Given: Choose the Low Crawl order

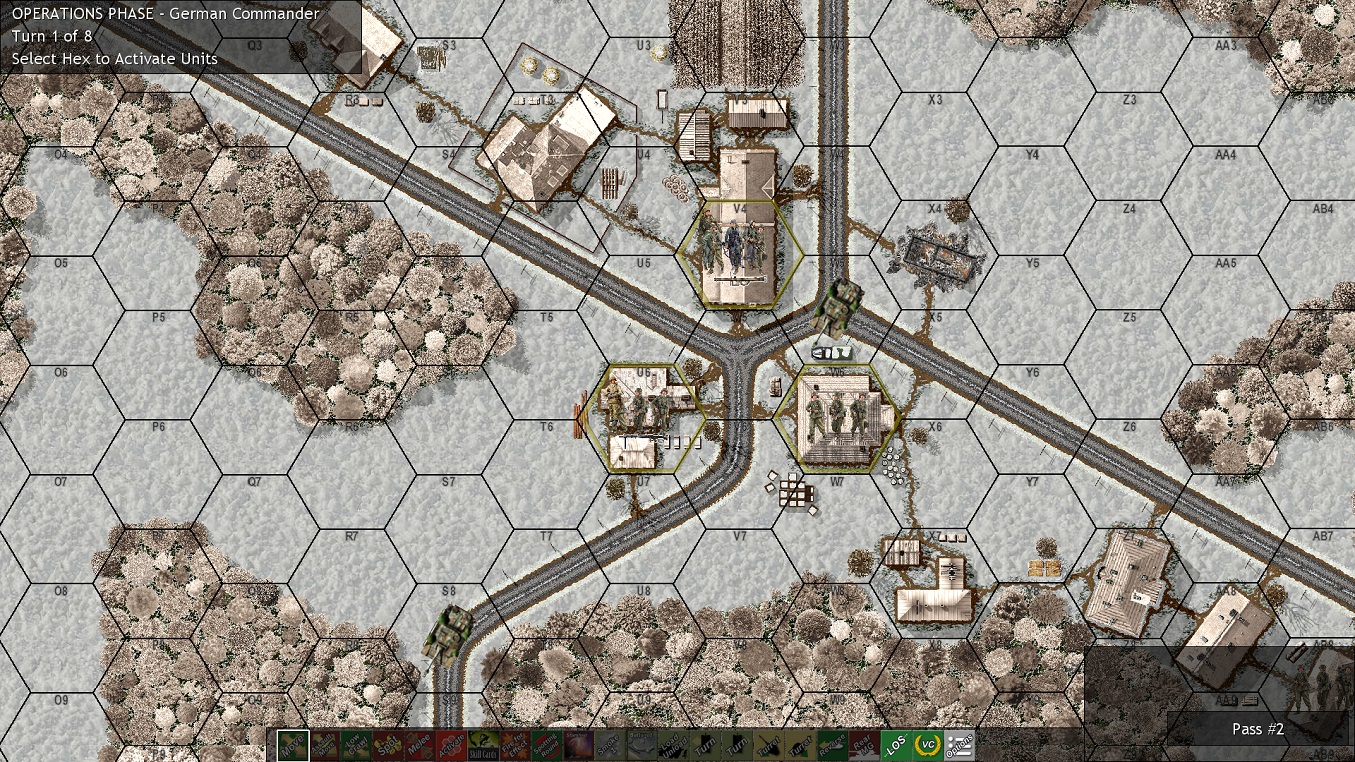Looking at the screenshot, I should click(358, 744).
